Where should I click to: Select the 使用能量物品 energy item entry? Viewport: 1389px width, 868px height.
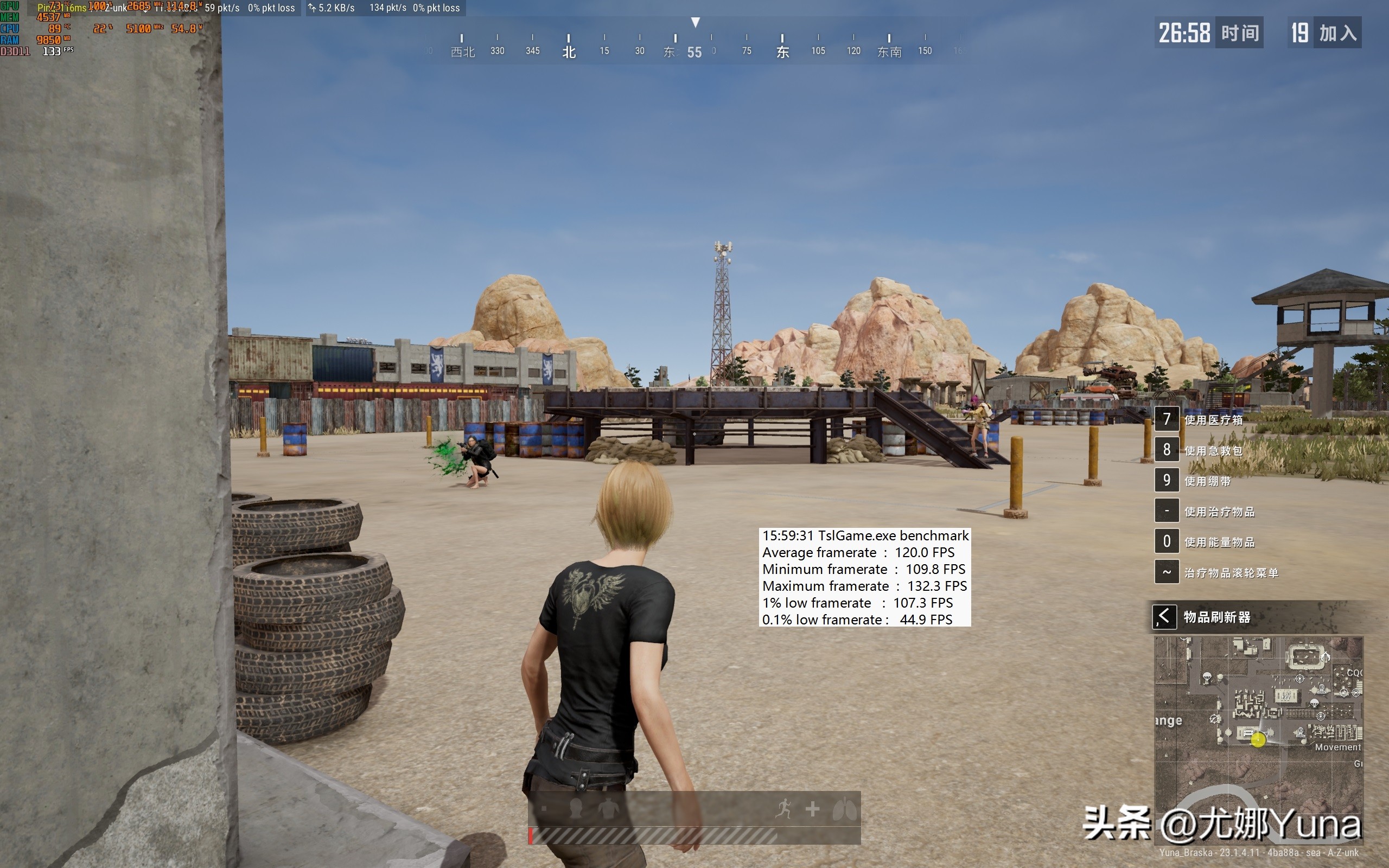(x=1219, y=542)
